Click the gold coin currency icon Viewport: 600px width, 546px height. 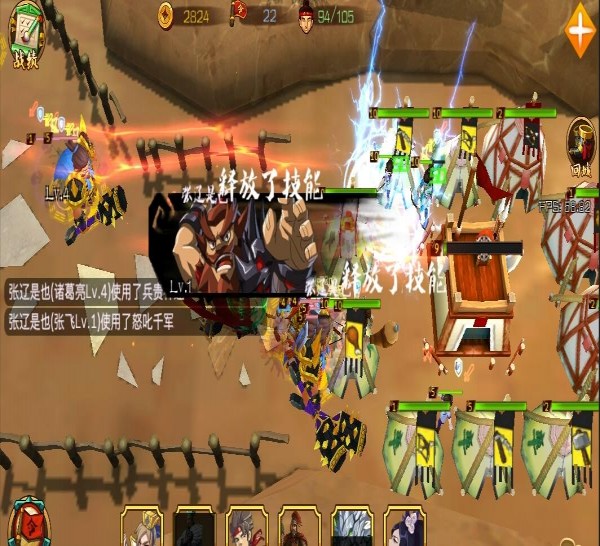[166, 14]
